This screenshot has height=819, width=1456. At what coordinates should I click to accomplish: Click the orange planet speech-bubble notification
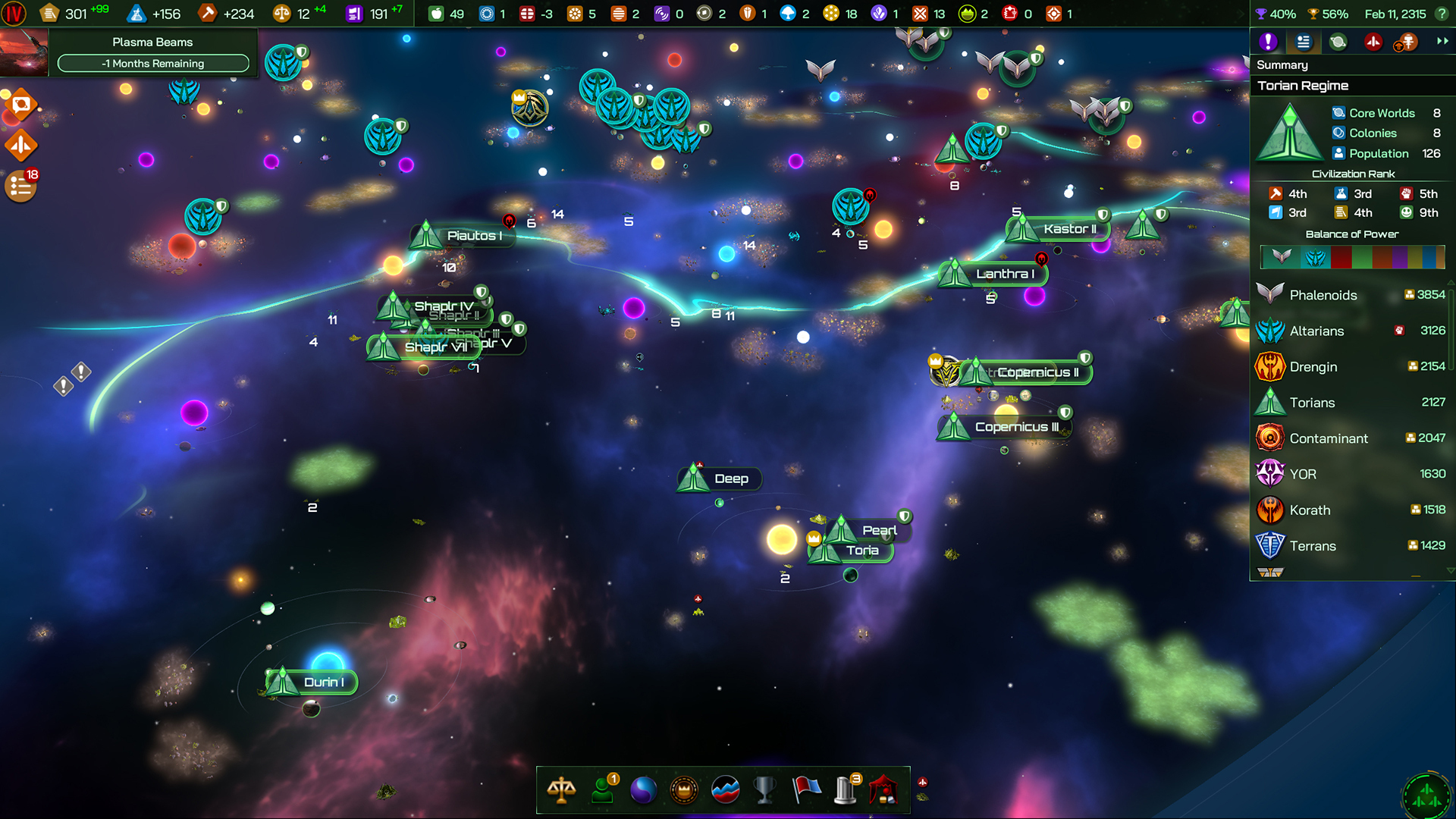coord(20,105)
